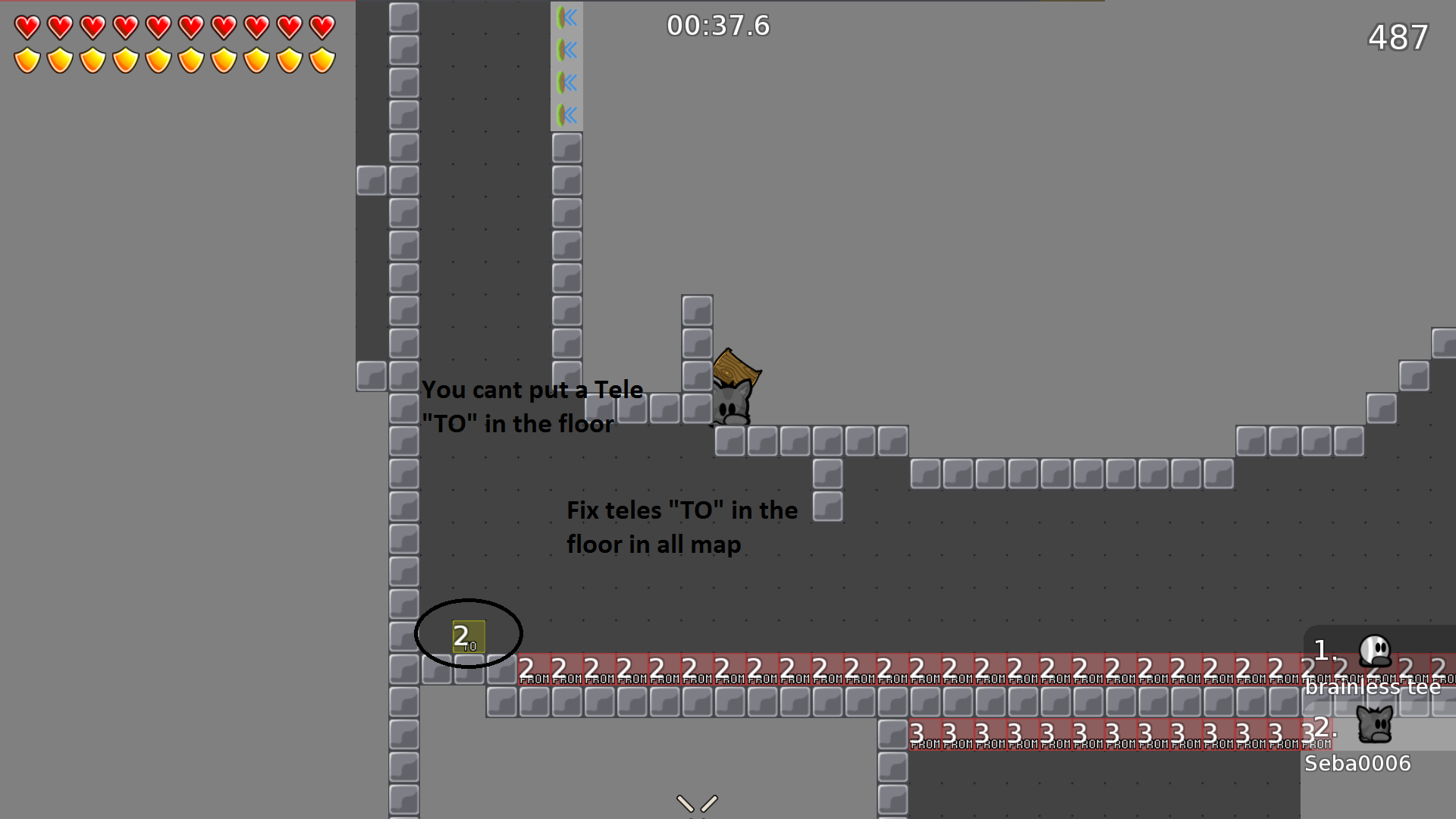Click a FROM teleporter tile numbered 3

click(x=948, y=733)
